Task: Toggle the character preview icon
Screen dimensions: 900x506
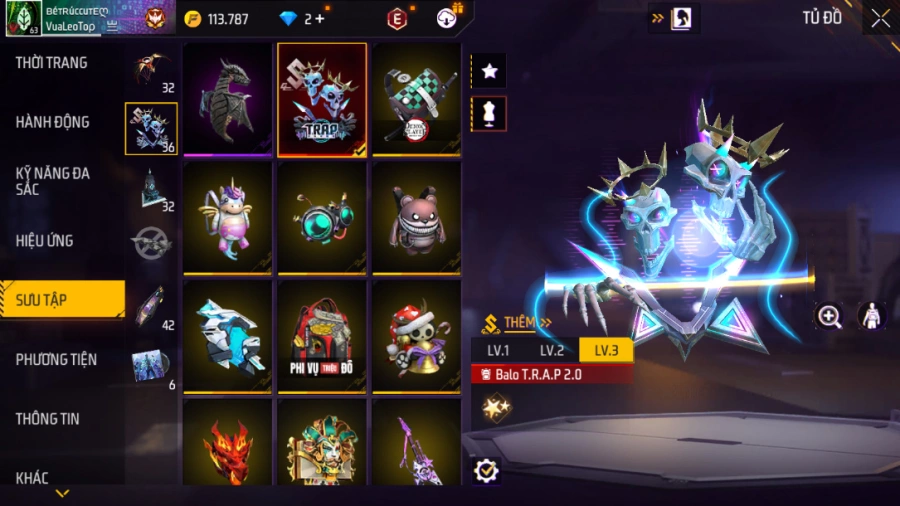Action: coord(871,316)
